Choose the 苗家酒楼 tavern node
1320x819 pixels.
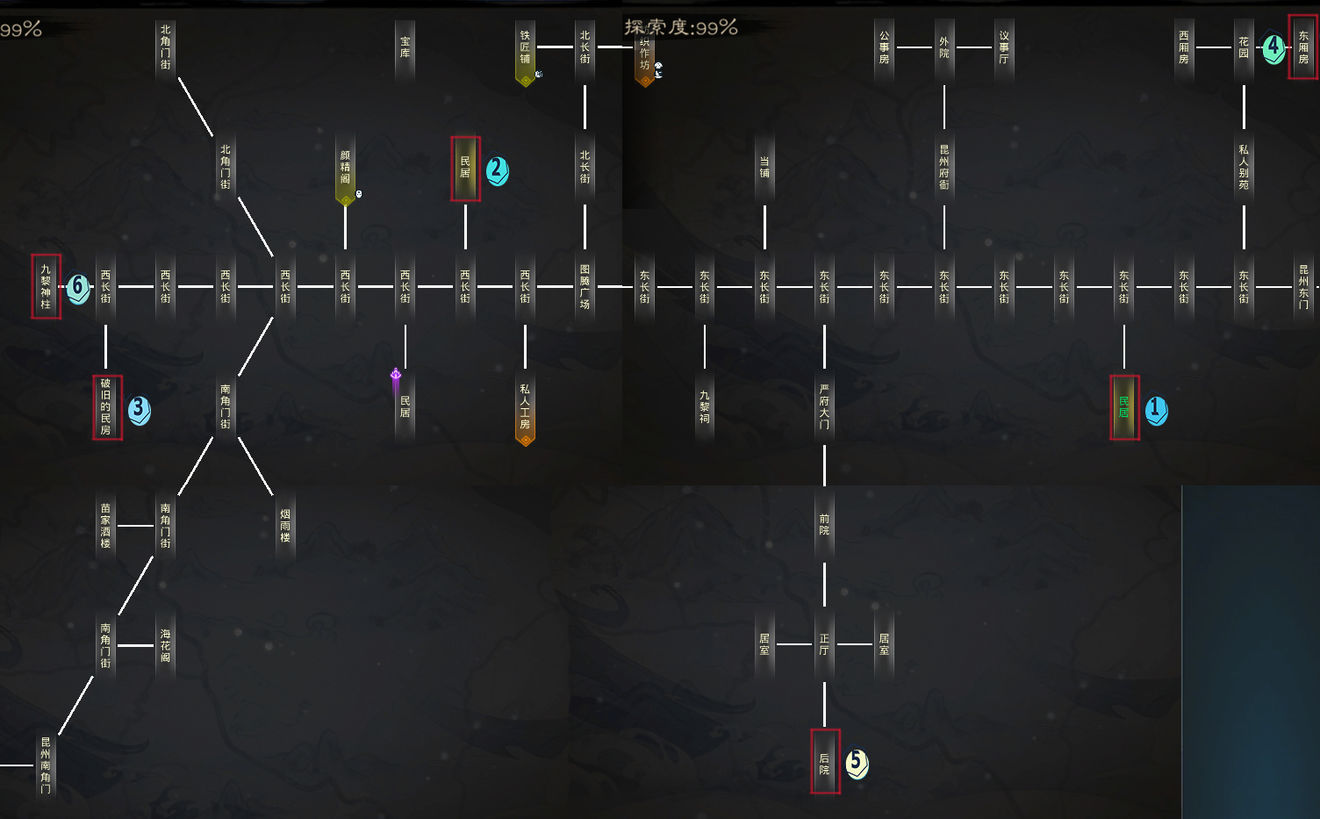[x=105, y=526]
